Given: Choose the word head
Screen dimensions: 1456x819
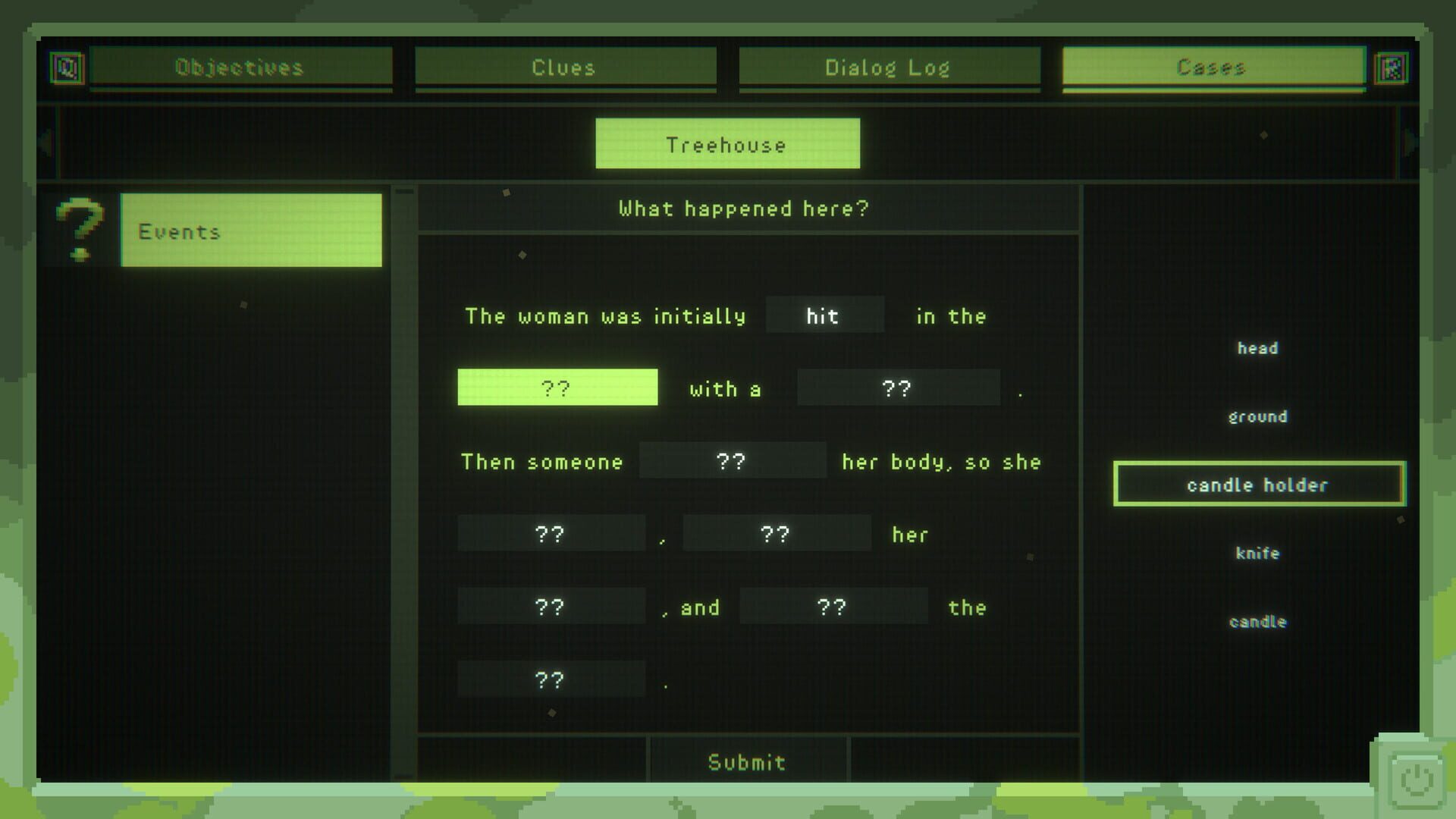Looking at the screenshot, I should (1257, 348).
